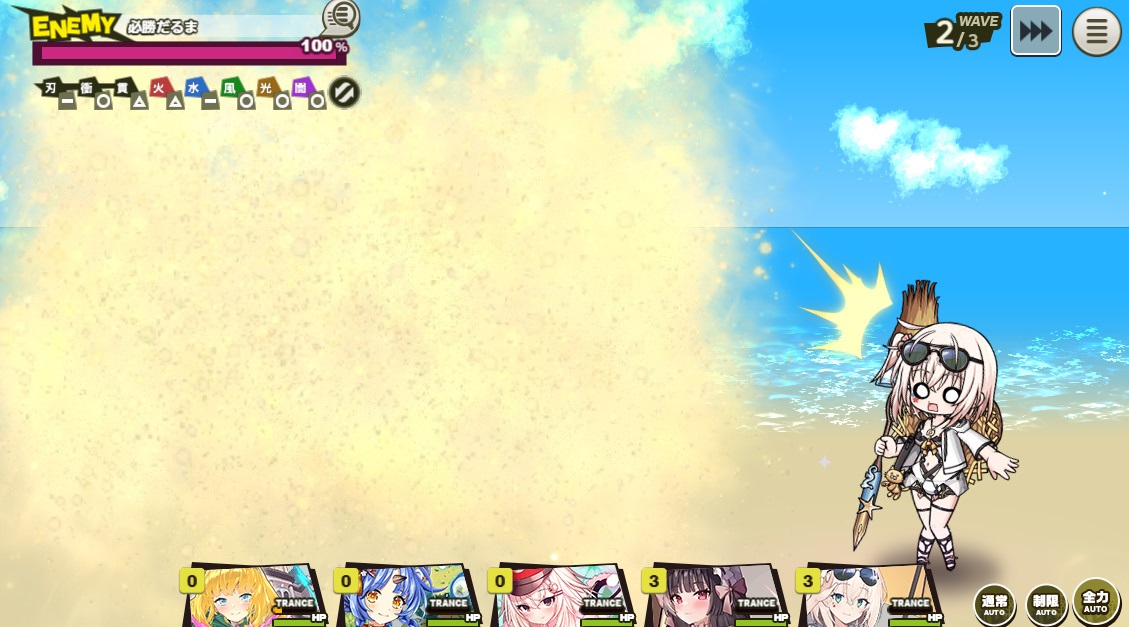
Task: Select the blonde green-outfit character card
Action: click(252, 597)
